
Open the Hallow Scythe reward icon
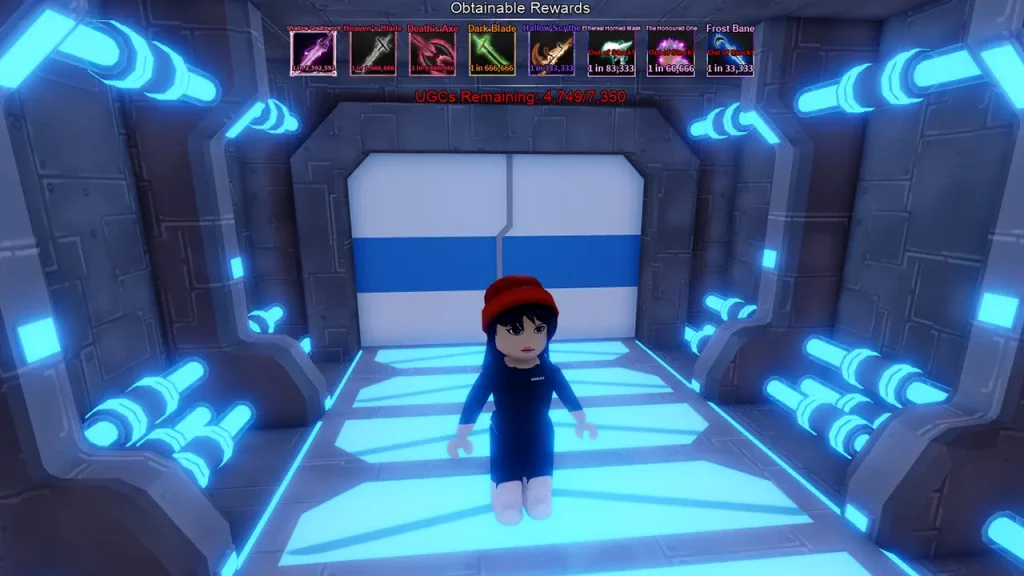tap(551, 54)
